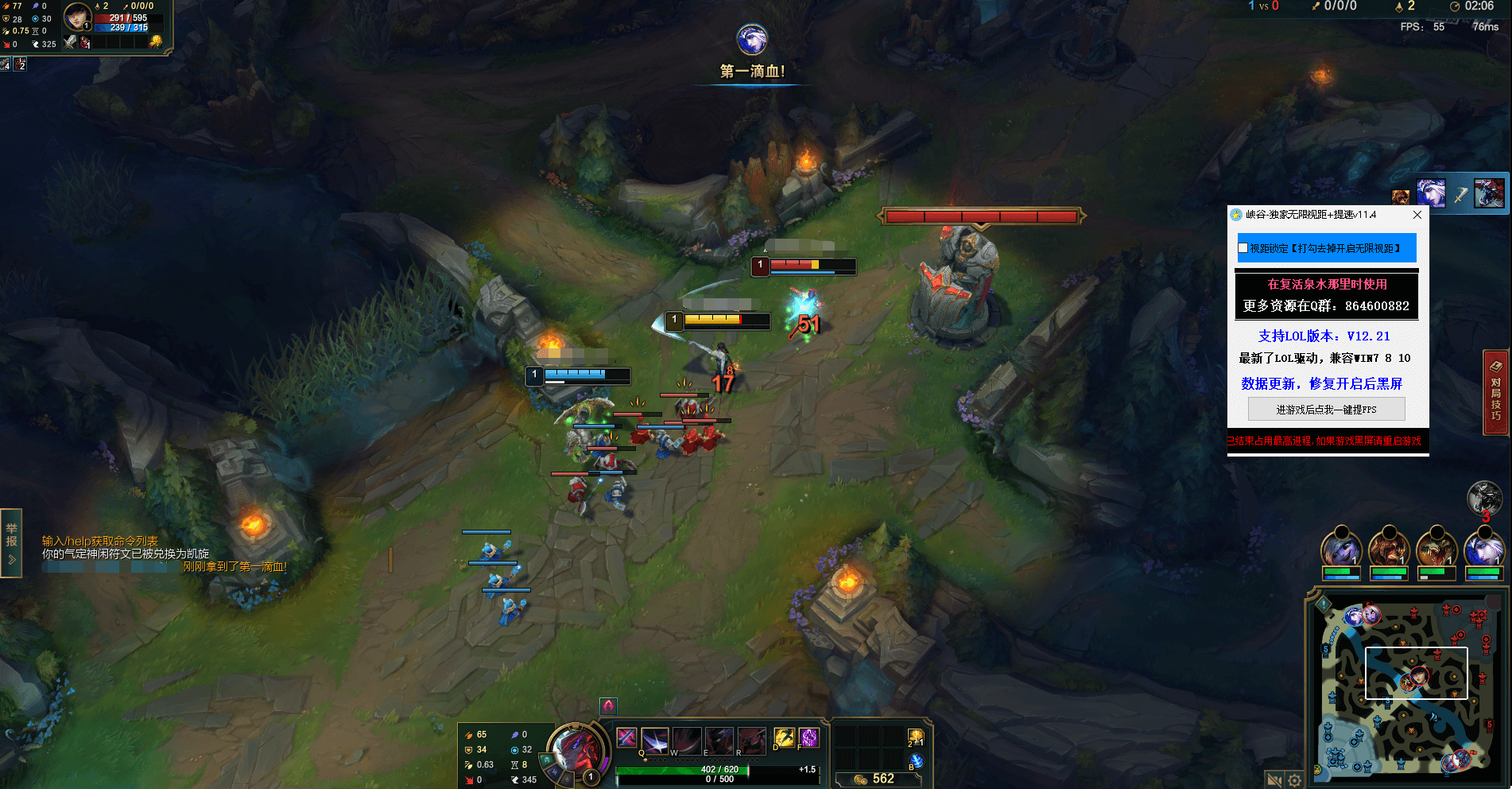1512x789 pixels.
Task: Click the E ability icon
Action: (719, 740)
